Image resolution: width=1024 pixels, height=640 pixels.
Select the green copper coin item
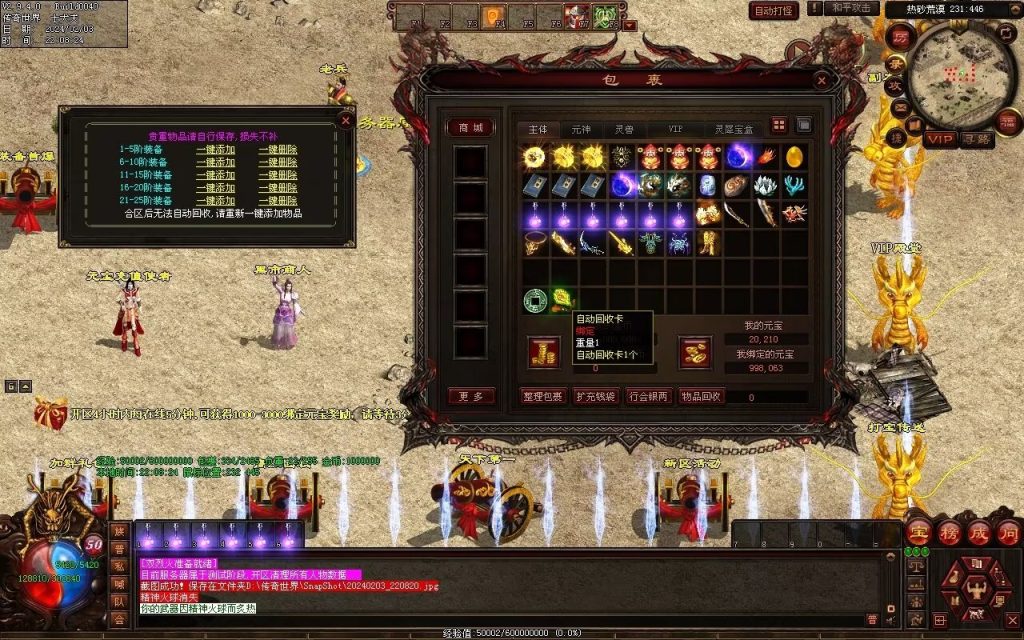click(x=535, y=298)
